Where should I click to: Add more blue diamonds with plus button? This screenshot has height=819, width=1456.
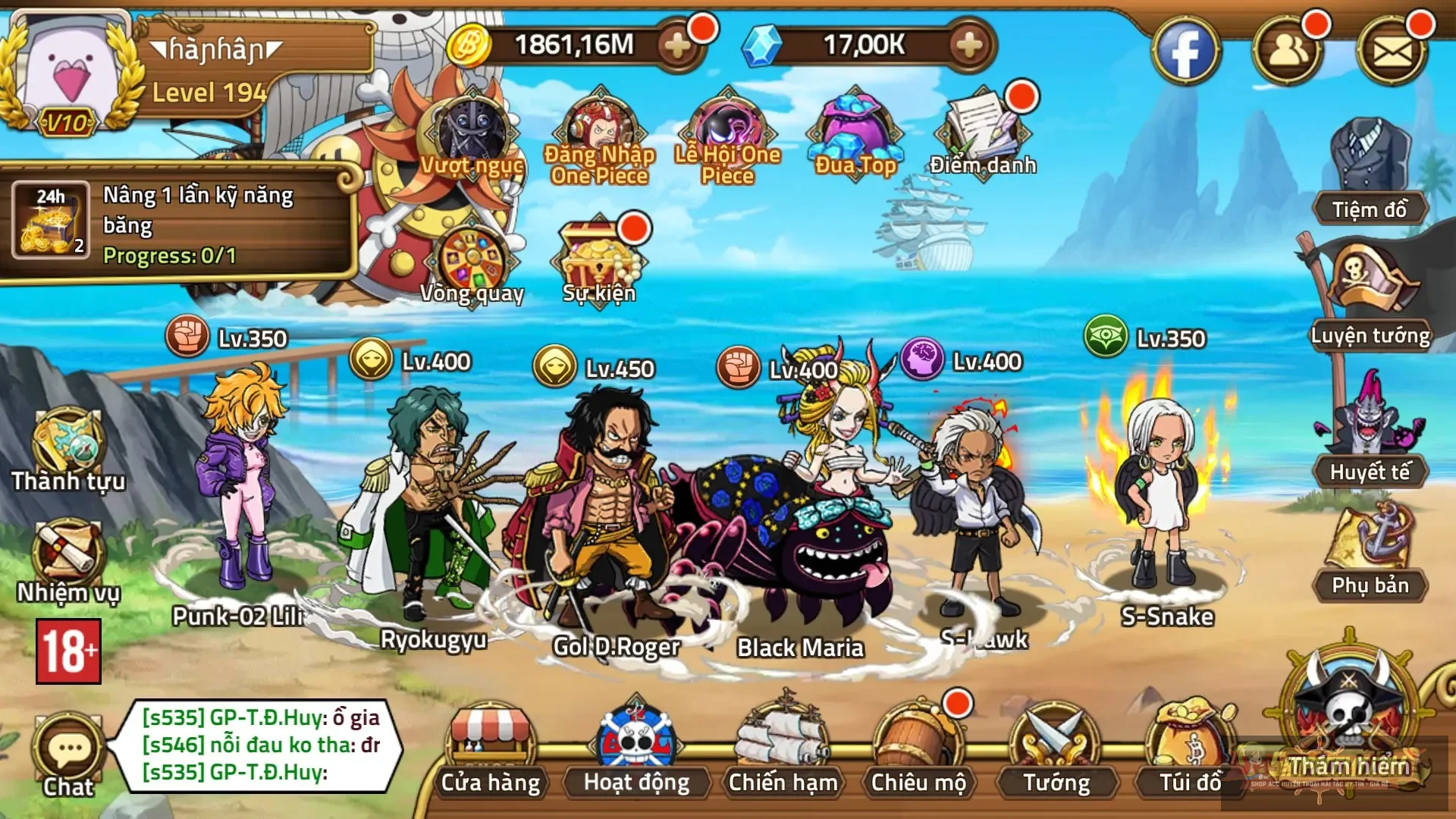click(x=969, y=45)
